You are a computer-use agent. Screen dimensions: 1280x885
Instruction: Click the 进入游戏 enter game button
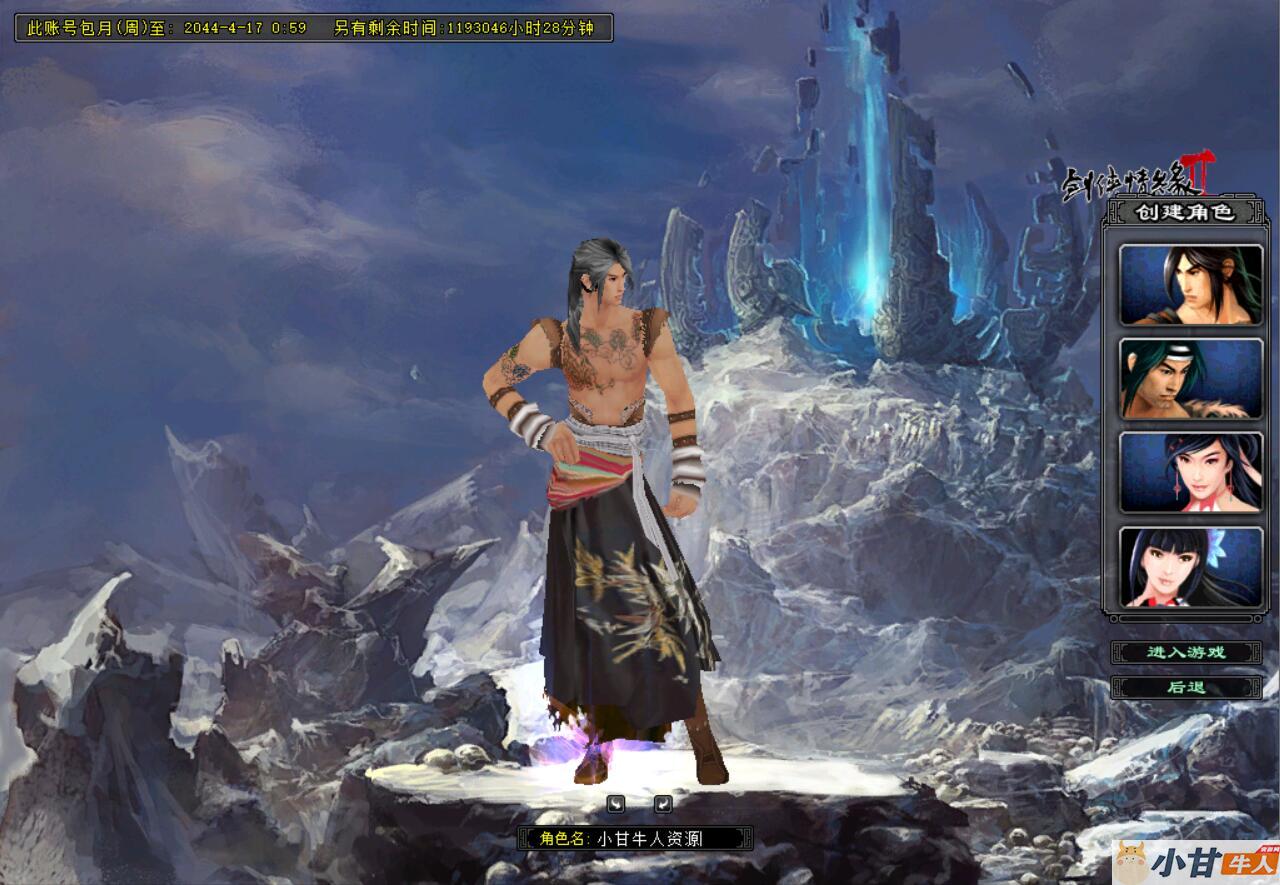tap(1186, 652)
